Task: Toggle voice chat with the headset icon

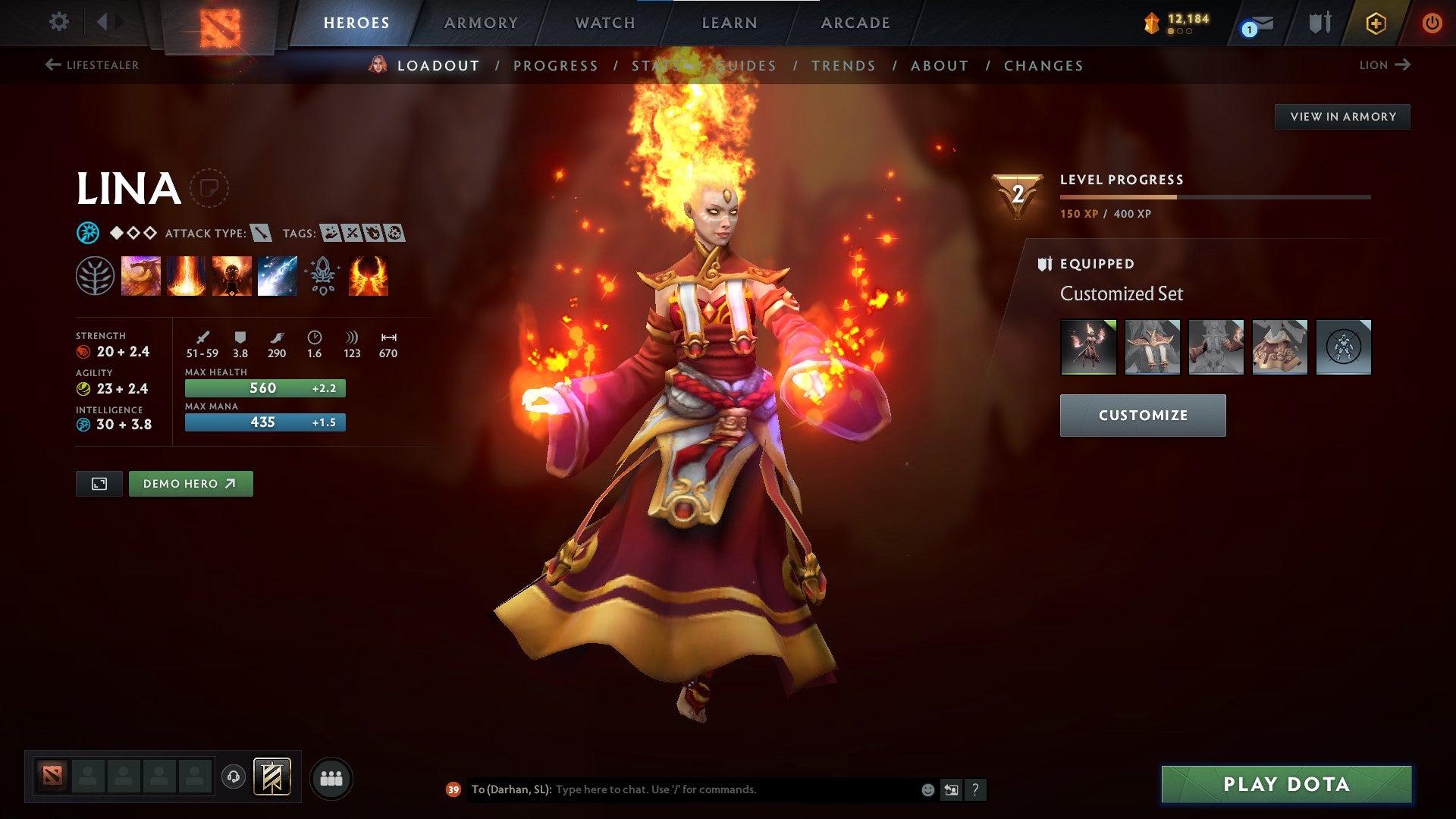Action: [235, 777]
